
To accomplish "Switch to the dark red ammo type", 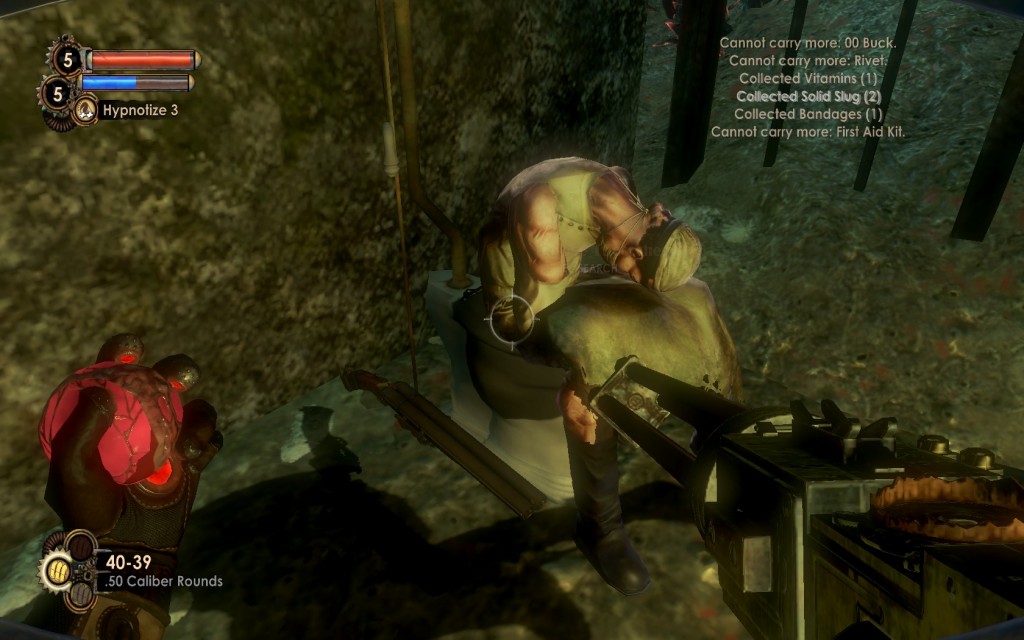I will 81,547.
